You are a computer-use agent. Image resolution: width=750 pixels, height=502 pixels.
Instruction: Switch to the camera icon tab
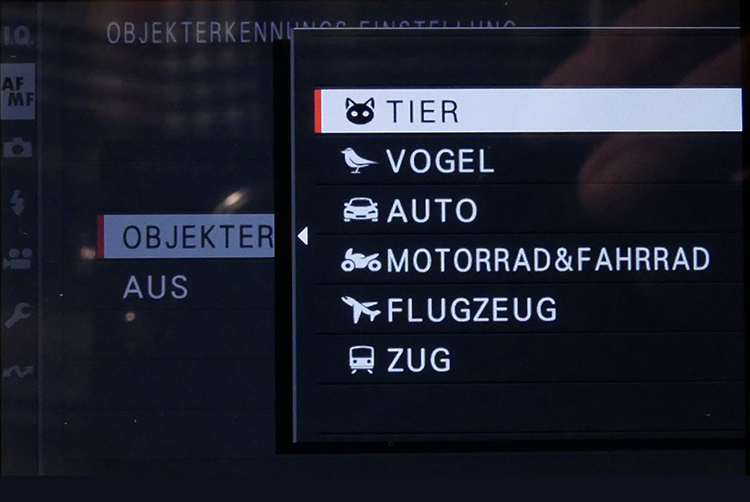pos(17,148)
